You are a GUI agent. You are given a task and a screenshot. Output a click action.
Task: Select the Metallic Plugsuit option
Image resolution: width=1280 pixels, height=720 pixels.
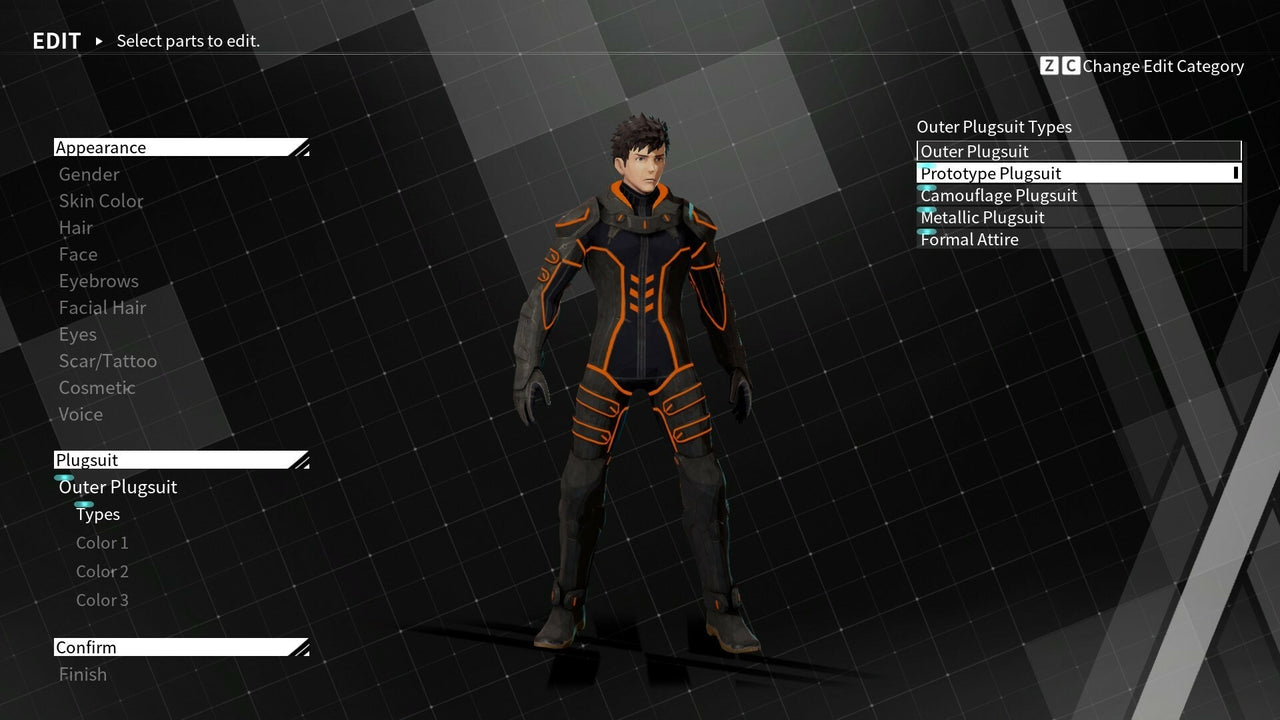click(x=981, y=217)
